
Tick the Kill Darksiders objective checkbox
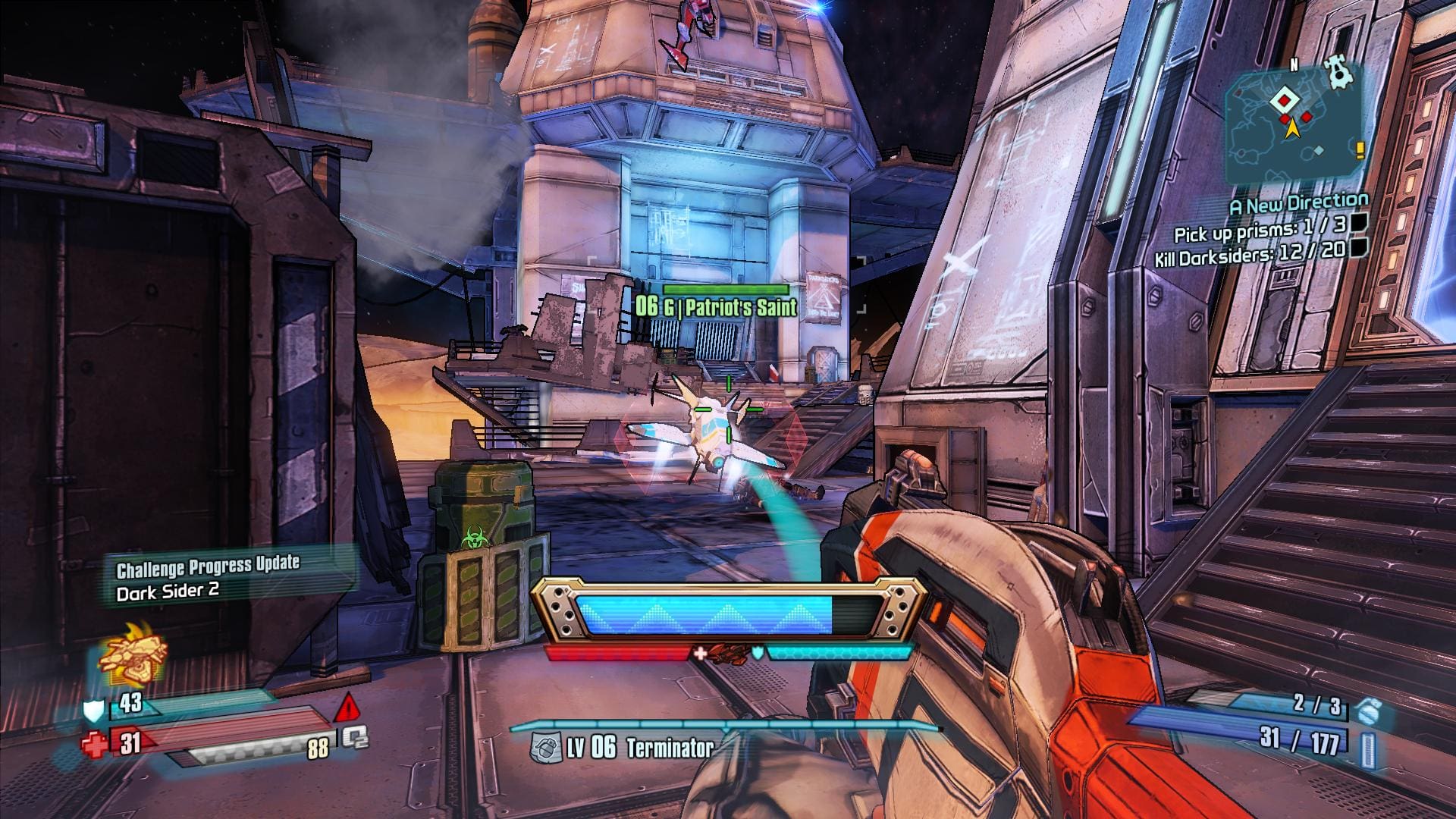[x=1360, y=248]
